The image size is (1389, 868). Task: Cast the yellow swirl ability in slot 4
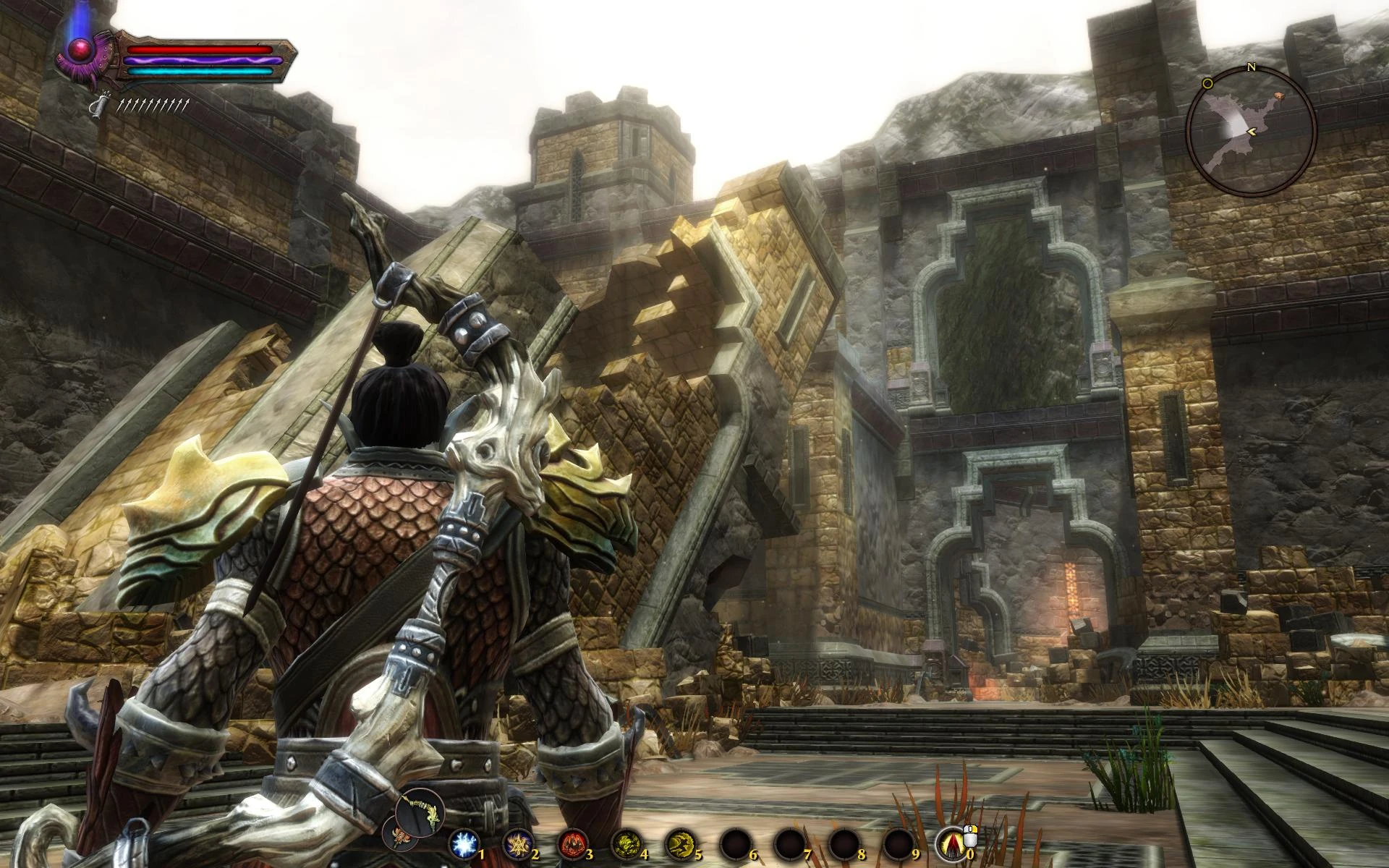(626, 844)
